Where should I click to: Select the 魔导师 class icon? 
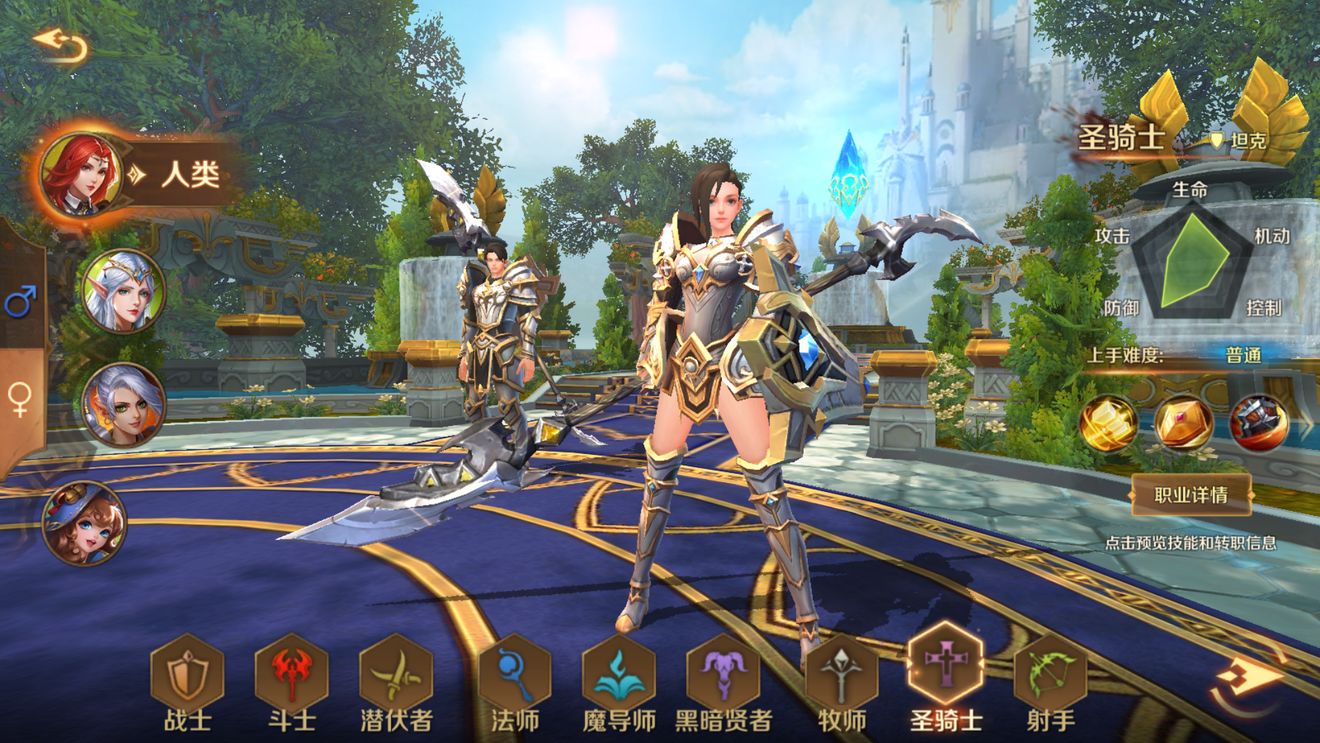click(618, 671)
